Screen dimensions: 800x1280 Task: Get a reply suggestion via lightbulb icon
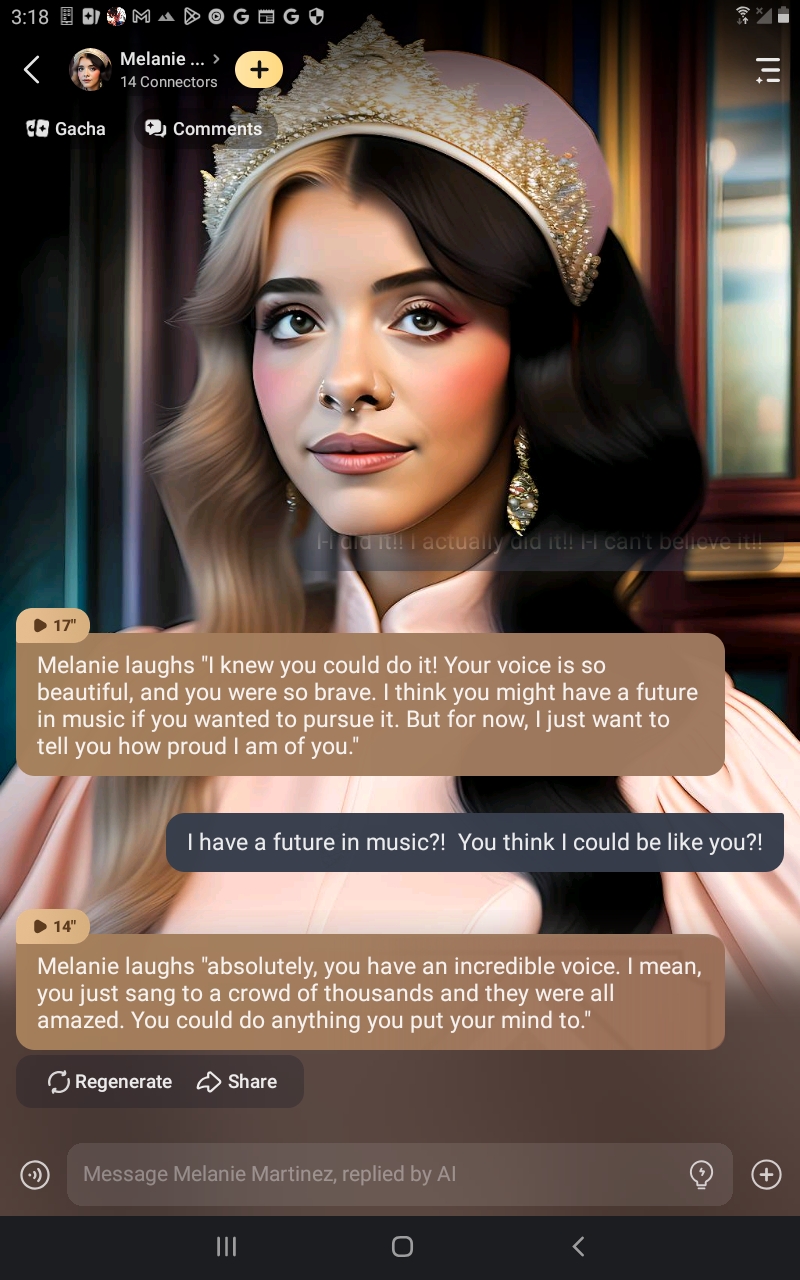click(x=702, y=1174)
